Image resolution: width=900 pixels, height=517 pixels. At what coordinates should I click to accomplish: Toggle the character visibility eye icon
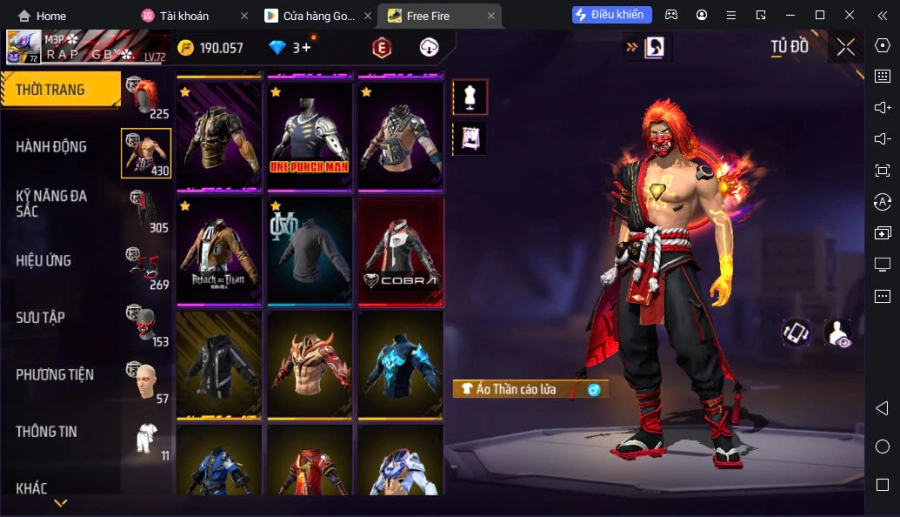pyautogui.click(x=837, y=333)
